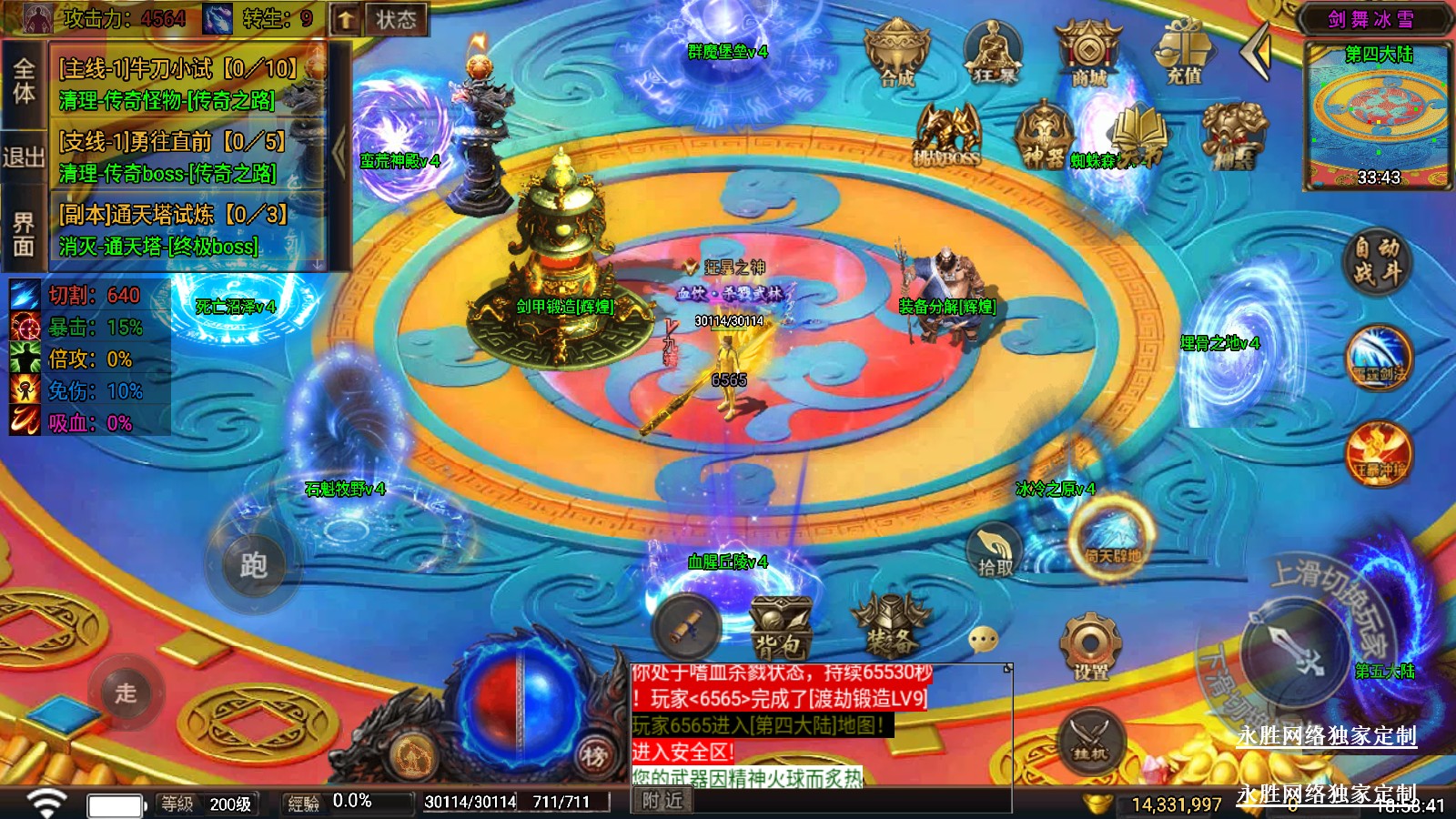Screen dimensions: 1456x819
Task: Open the 装备 equipment panel
Action: point(890,628)
